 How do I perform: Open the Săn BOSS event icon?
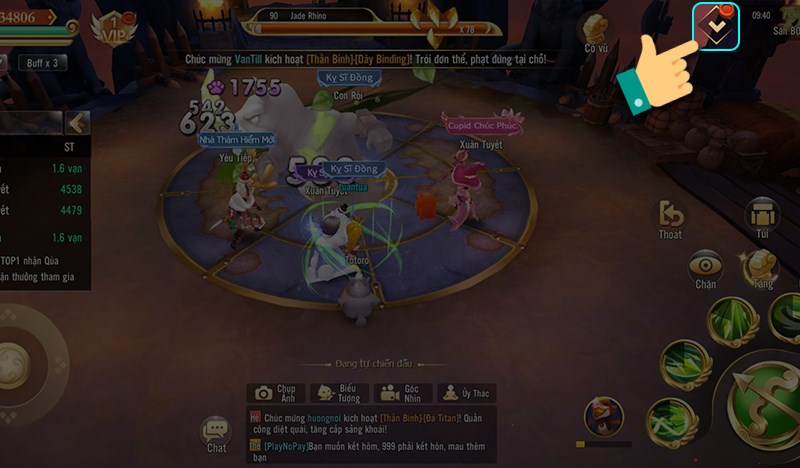tap(785, 26)
